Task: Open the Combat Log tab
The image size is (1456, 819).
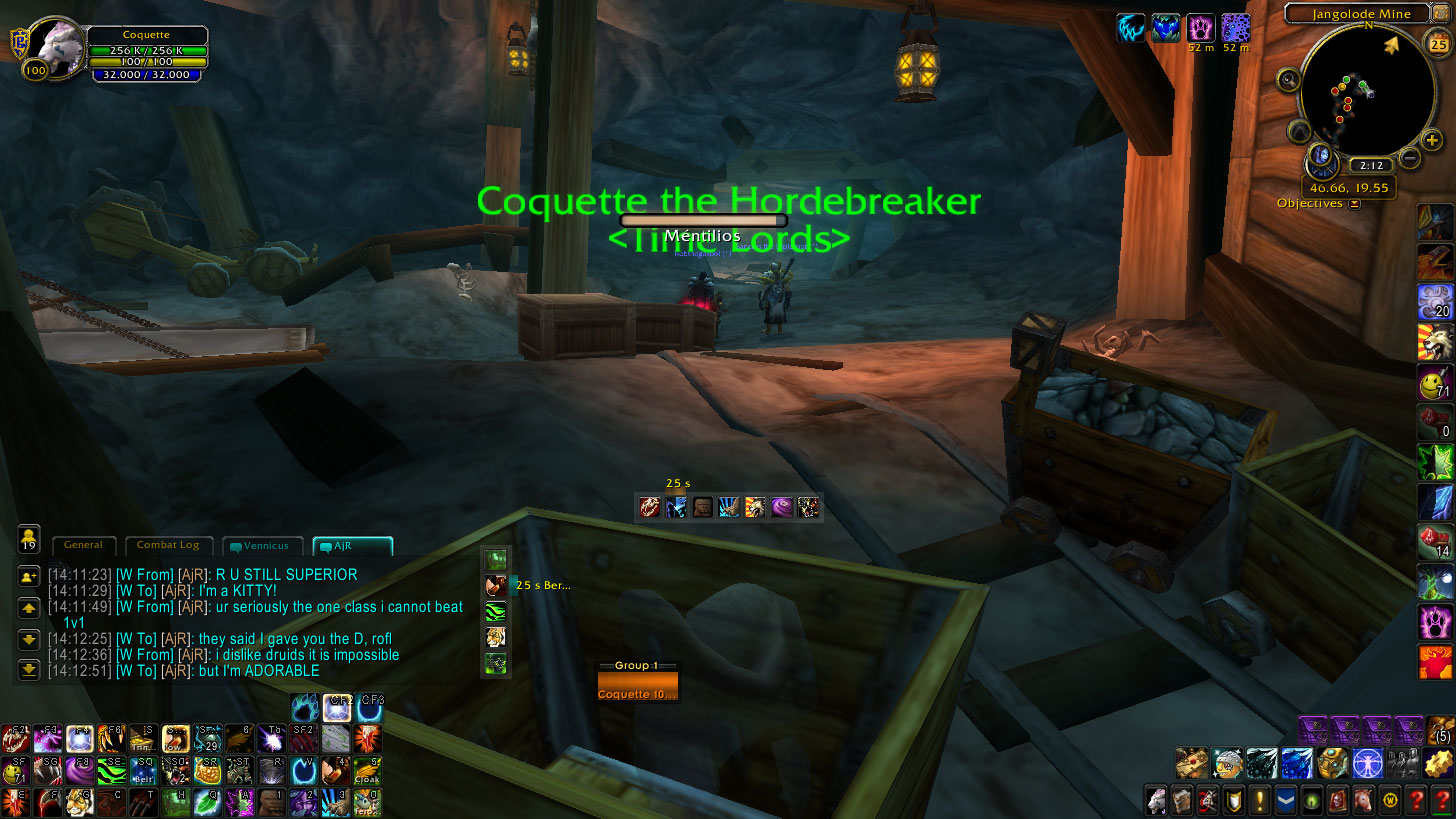Action: pos(167,546)
